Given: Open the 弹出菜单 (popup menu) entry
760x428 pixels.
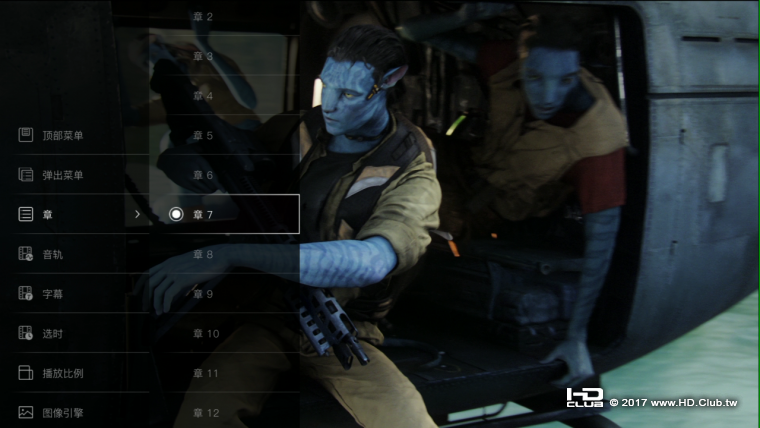Looking at the screenshot, I should pos(63,175).
